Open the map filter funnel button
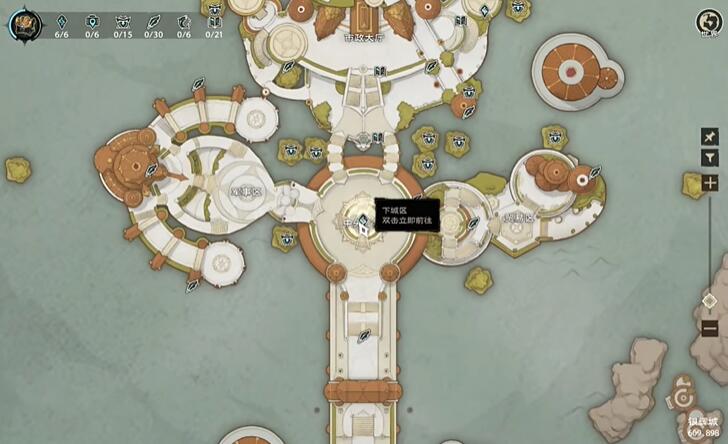This screenshot has width=728, height=444. pyautogui.click(x=709, y=158)
